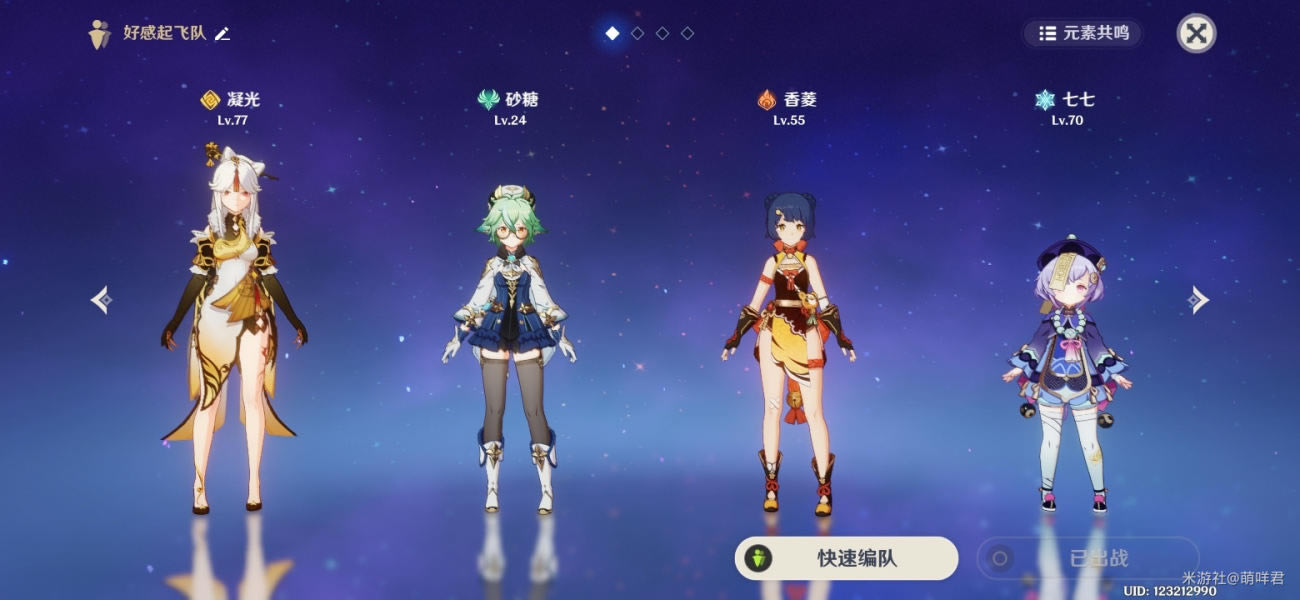
Task: Click the 快速编队 quick setup button
Action: (x=846, y=558)
